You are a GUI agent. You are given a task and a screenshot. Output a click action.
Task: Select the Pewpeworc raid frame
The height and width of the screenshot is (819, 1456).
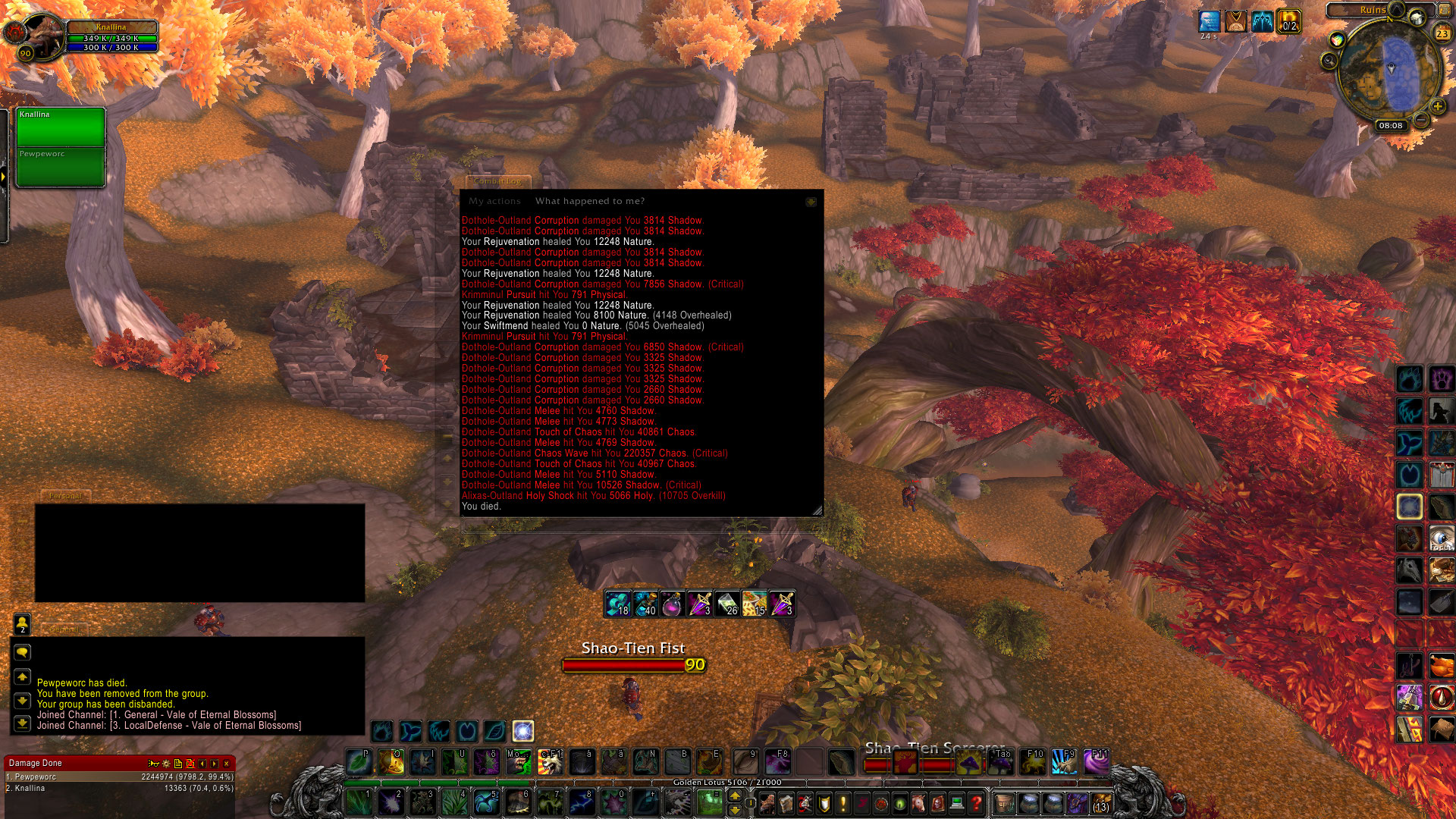(x=61, y=166)
